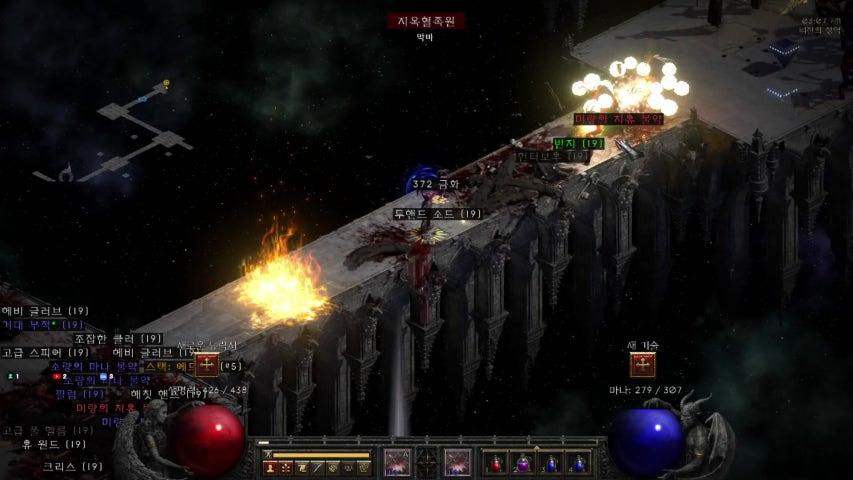Select the left mouse button skill icon
853x480 pixels.
coord(397,462)
